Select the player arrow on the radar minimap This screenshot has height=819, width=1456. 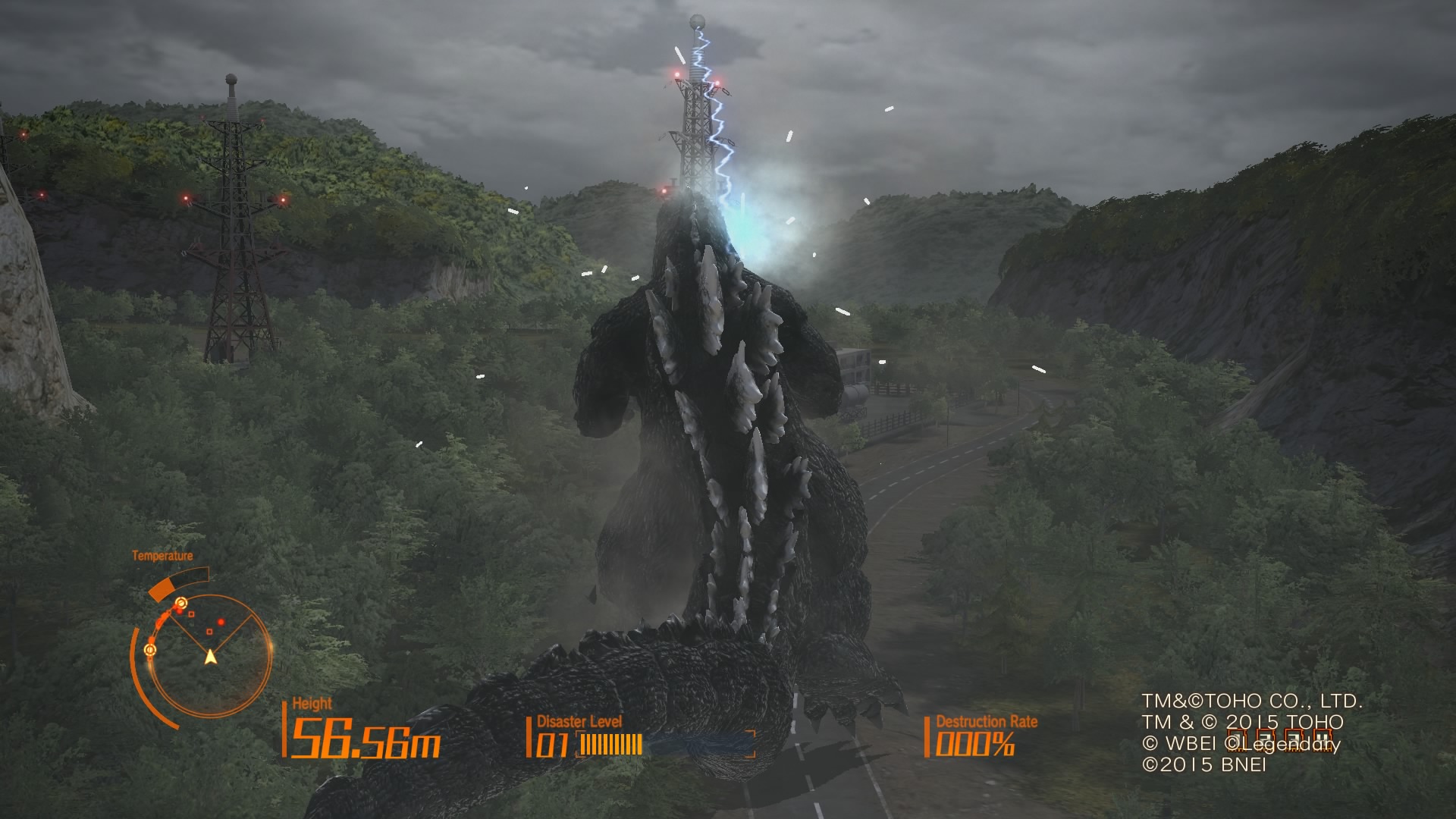[x=211, y=657]
